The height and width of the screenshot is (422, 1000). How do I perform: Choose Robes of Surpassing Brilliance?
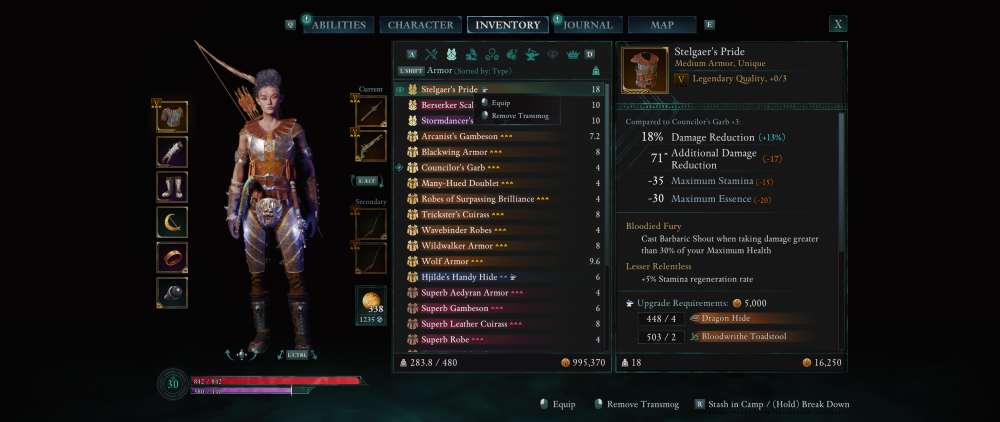pyautogui.click(x=478, y=199)
